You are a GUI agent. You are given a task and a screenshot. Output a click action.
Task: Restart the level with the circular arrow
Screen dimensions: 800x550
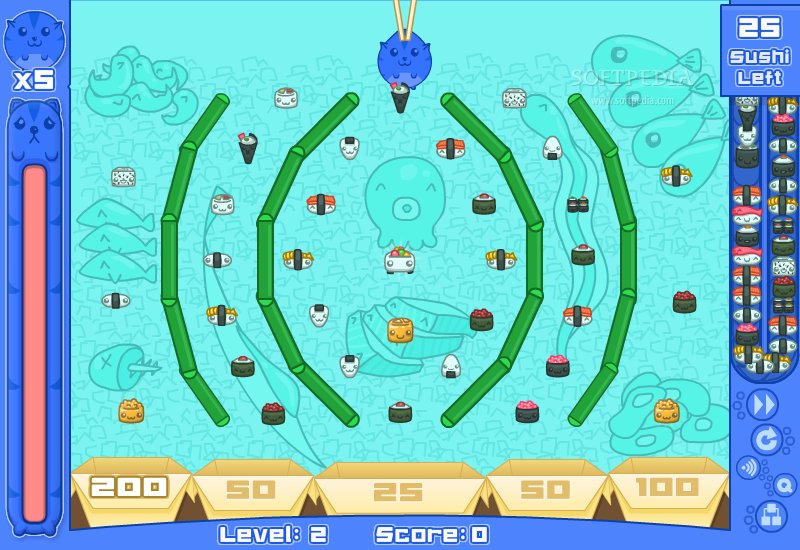pos(766,439)
